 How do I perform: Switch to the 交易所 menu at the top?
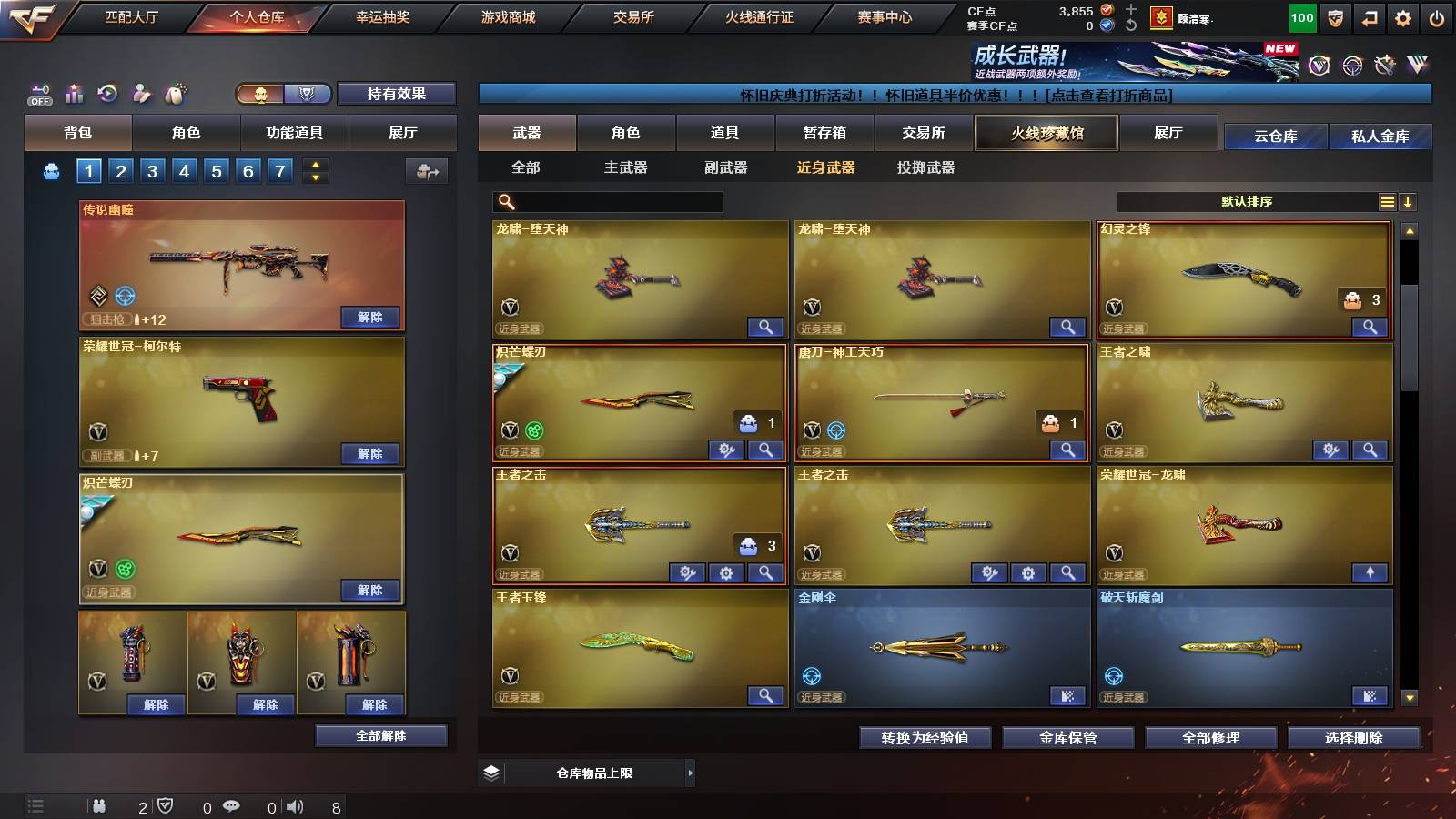[632, 16]
